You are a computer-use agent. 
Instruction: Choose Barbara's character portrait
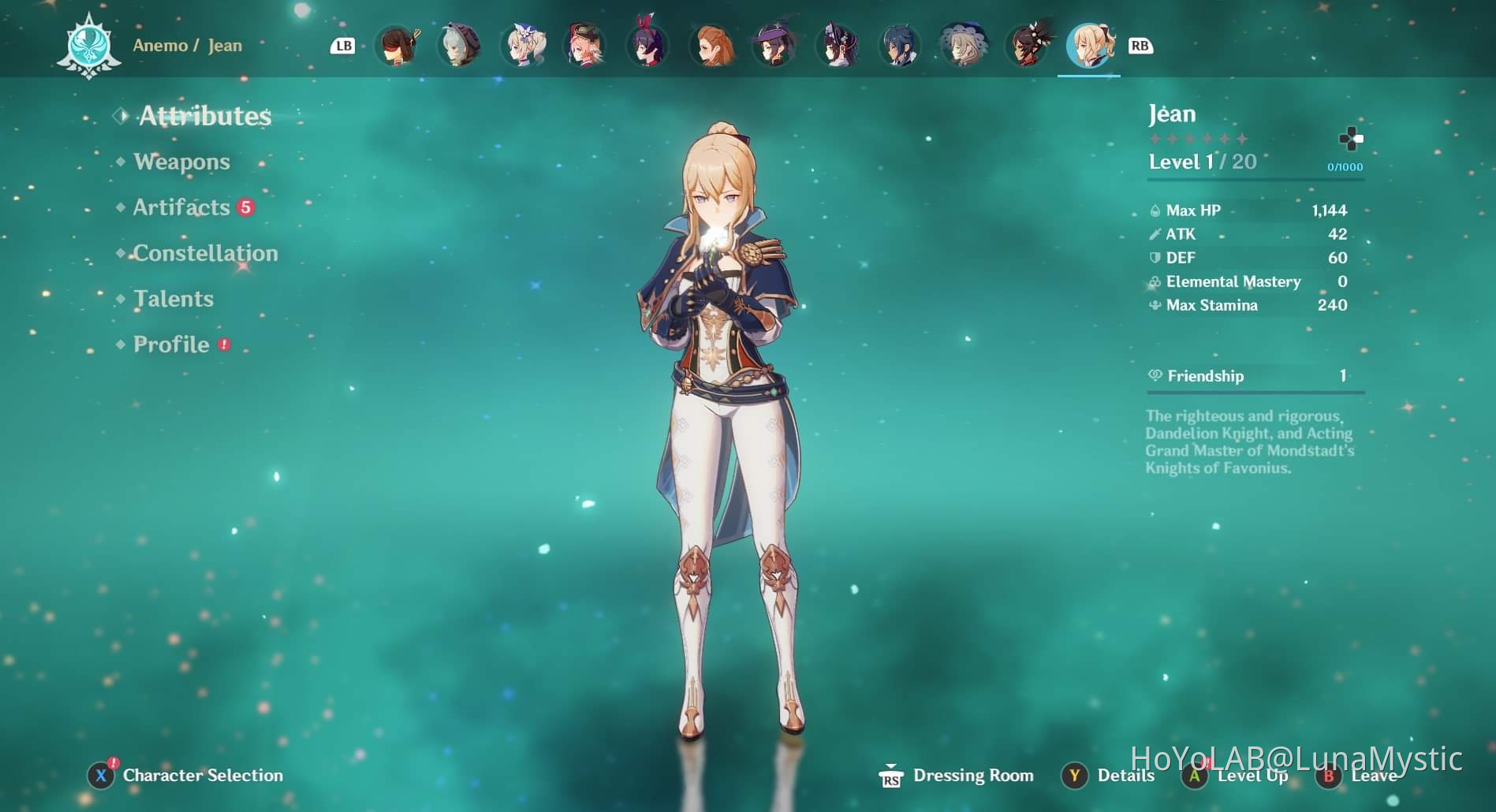click(x=522, y=46)
